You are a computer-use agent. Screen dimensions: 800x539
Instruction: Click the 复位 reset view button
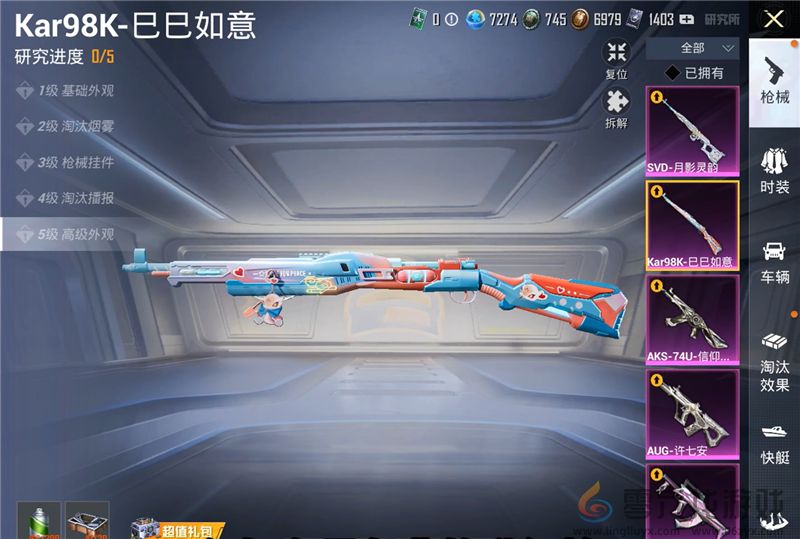coord(617,59)
